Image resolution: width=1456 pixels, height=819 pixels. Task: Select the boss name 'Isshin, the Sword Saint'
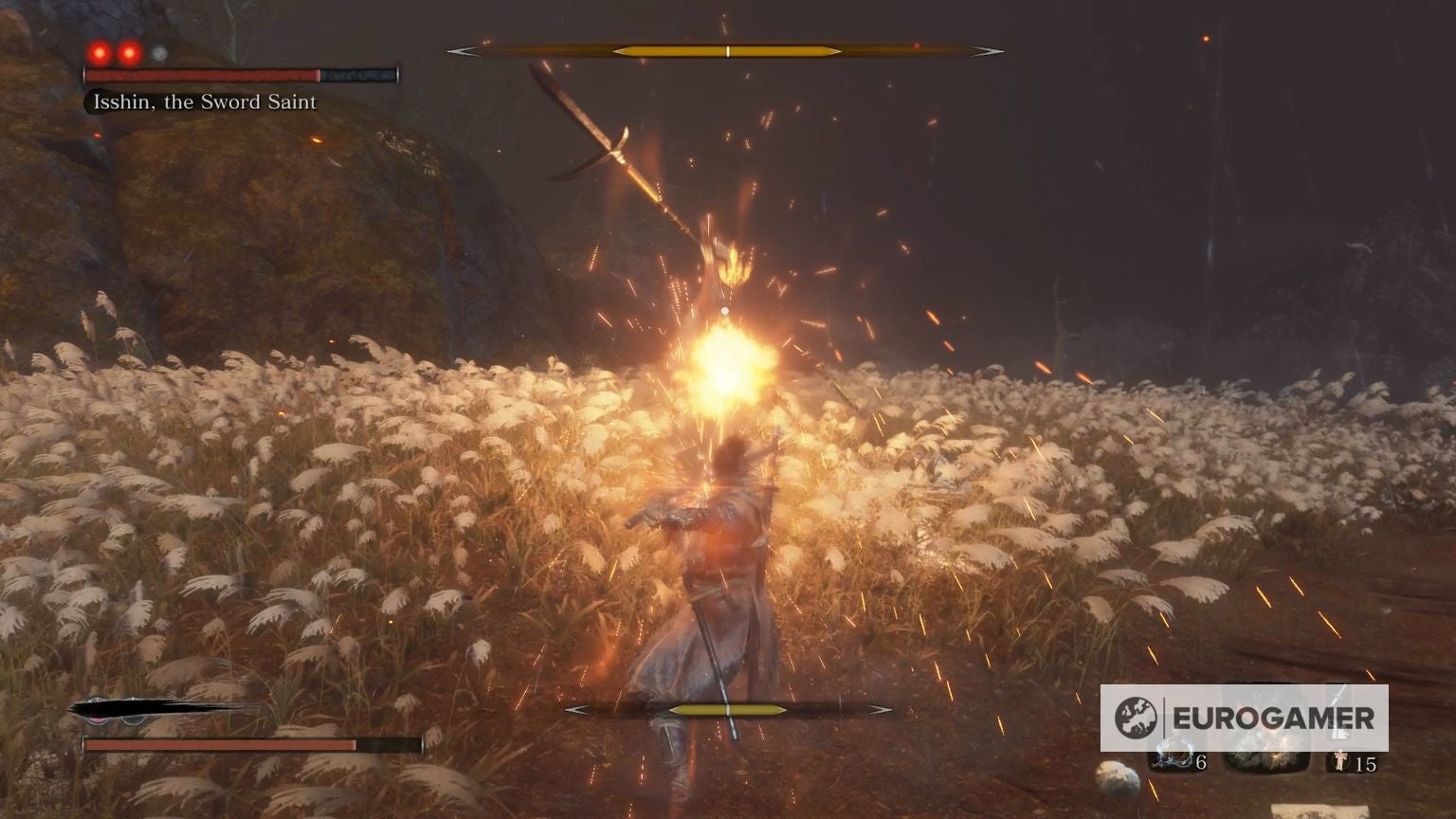(x=203, y=101)
